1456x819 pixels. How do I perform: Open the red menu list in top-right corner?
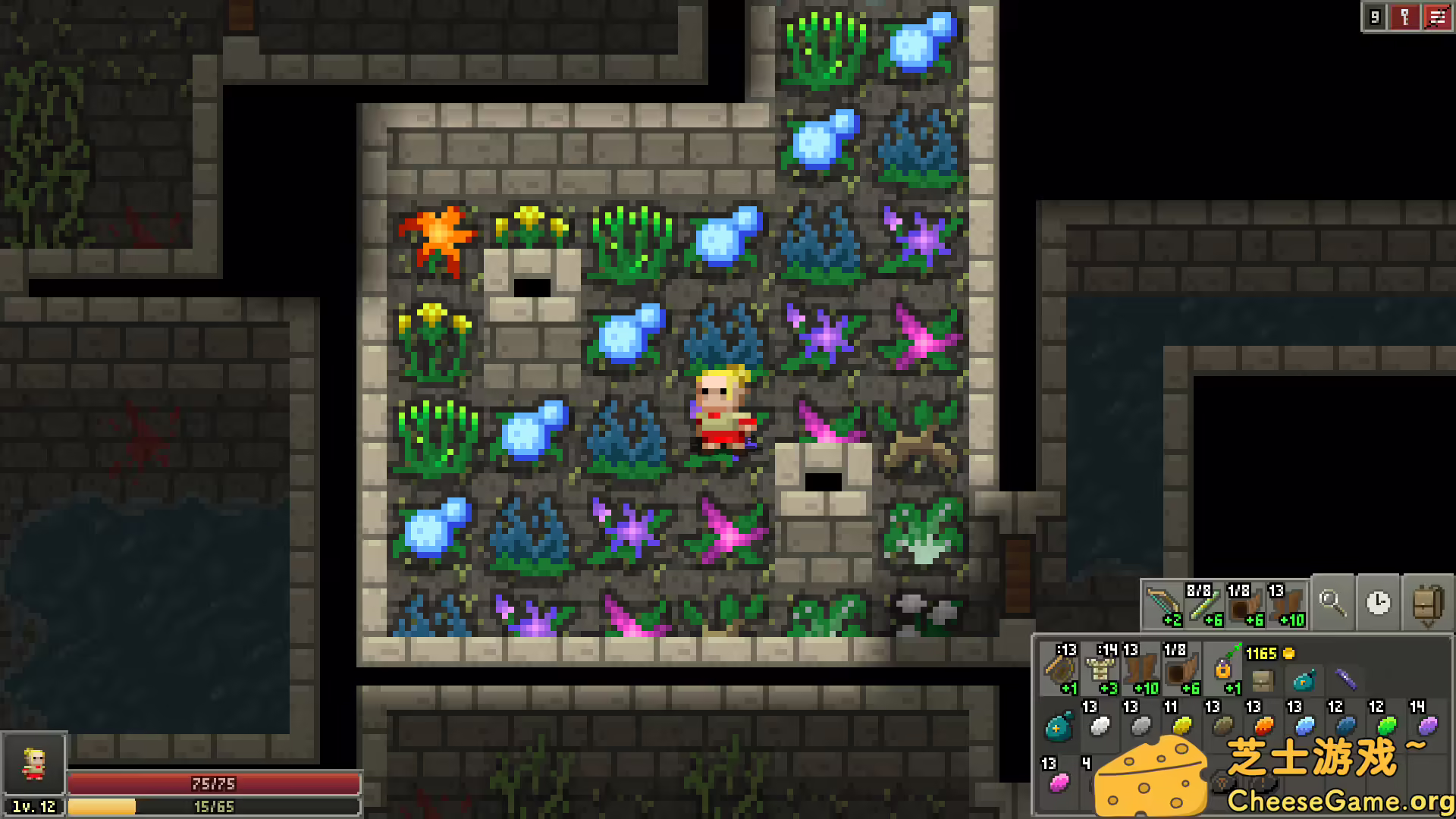pyautogui.click(x=1436, y=17)
